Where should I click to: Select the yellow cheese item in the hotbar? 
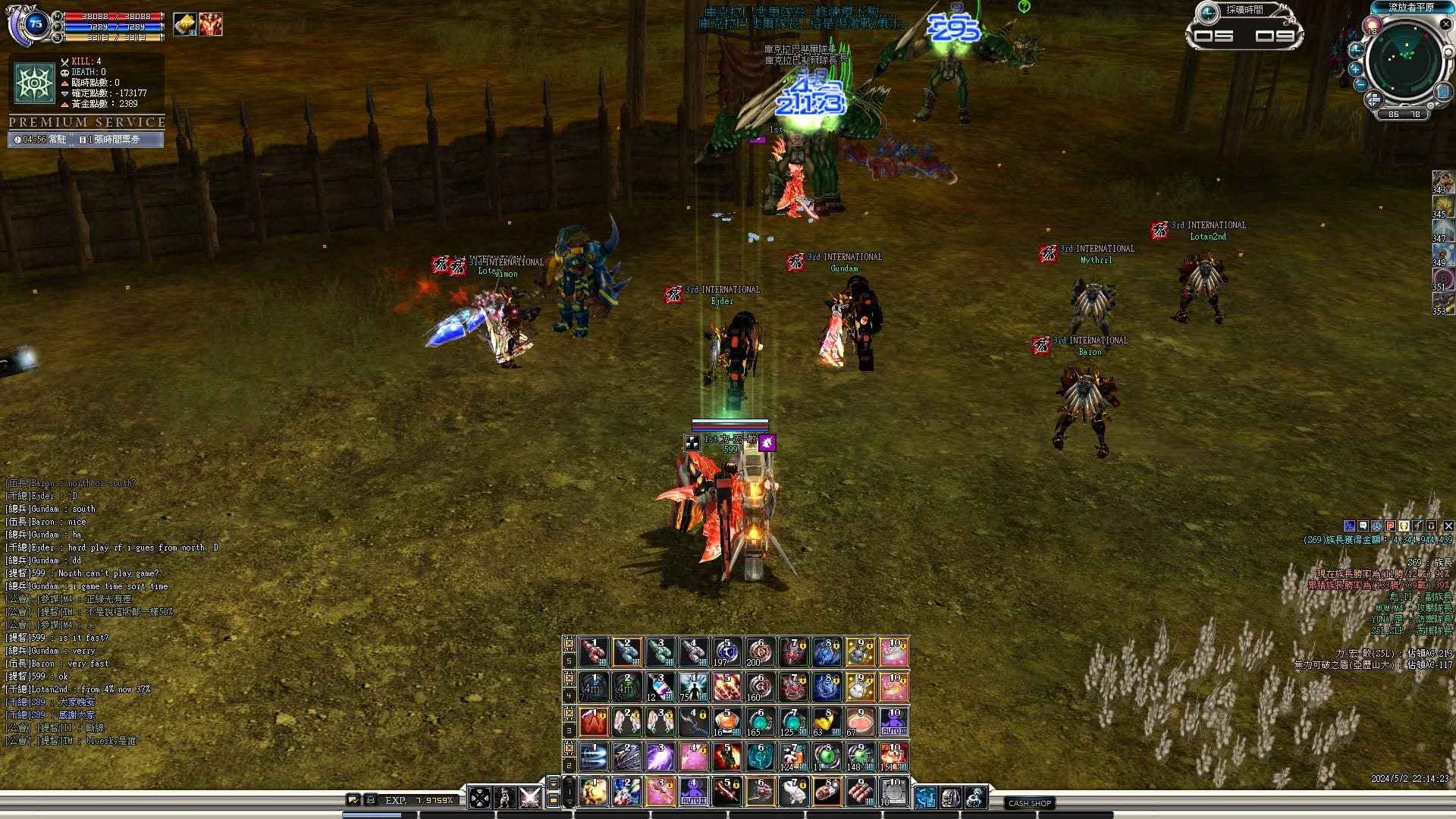pyautogui.click(x=827, y=722)
